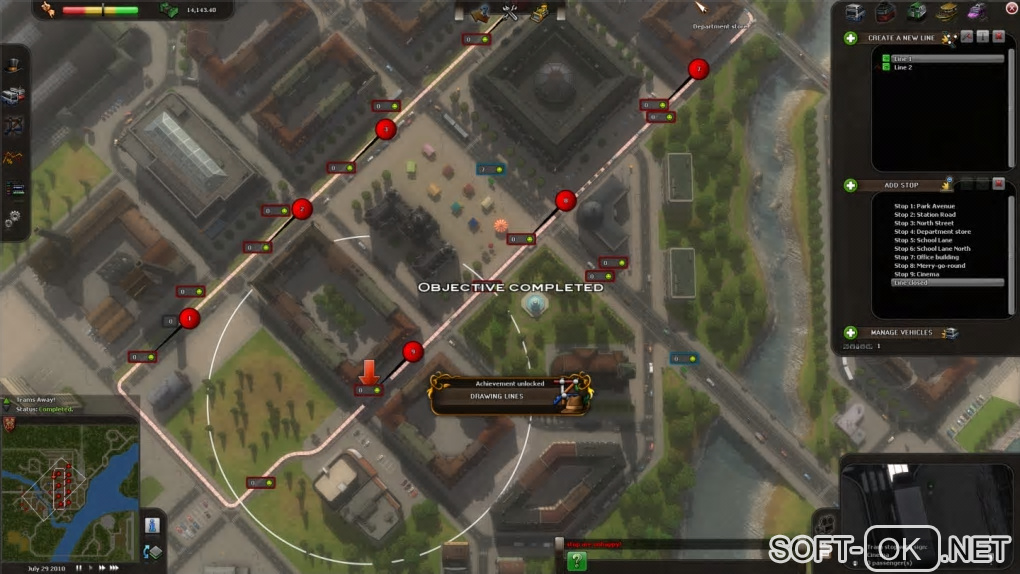Open the gears settings icon
1020x574 pixels.
(15, 218)
